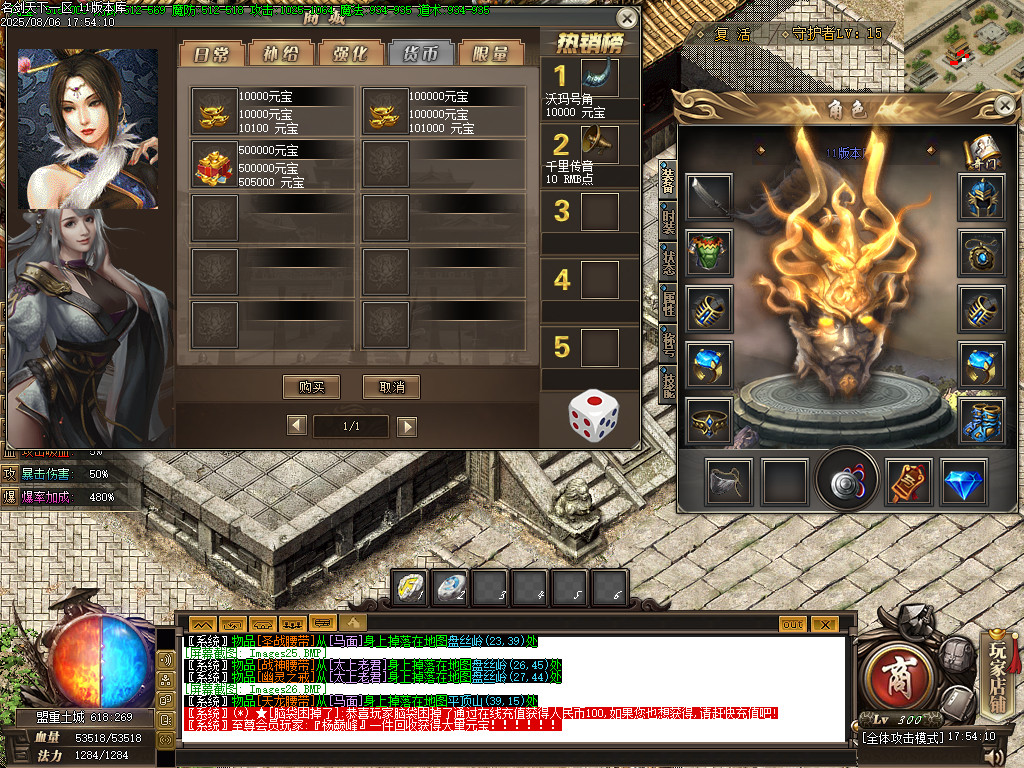Switch to the 限量 limited tab

click(491, 54)
